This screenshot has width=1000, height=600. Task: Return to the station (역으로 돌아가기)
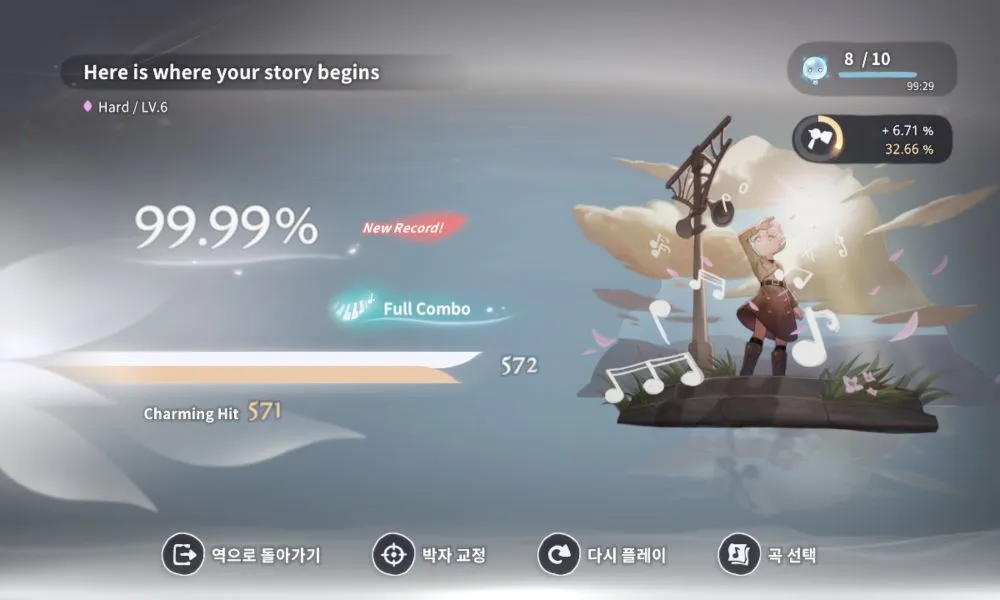(x=242, y=555)
